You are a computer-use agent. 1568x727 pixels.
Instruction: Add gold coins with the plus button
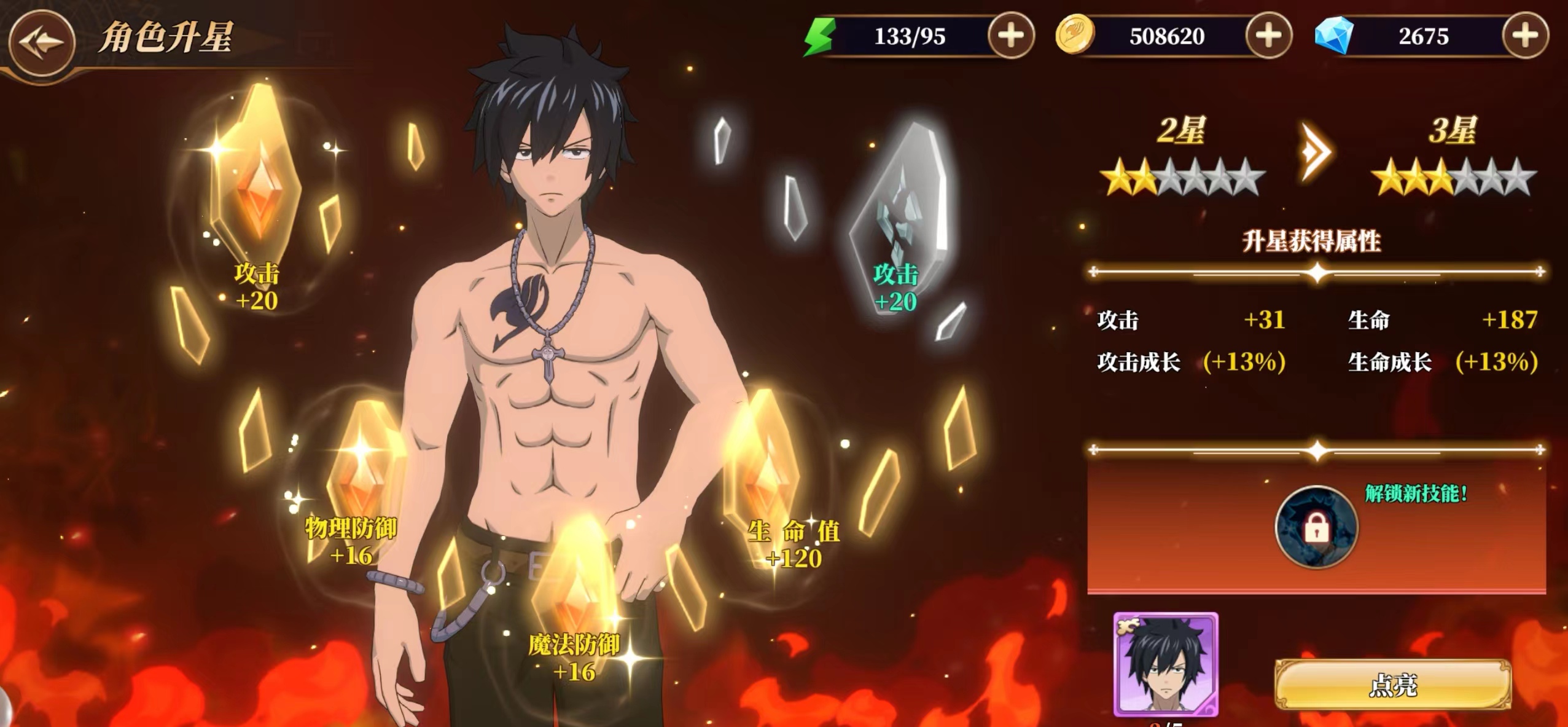1268,36
